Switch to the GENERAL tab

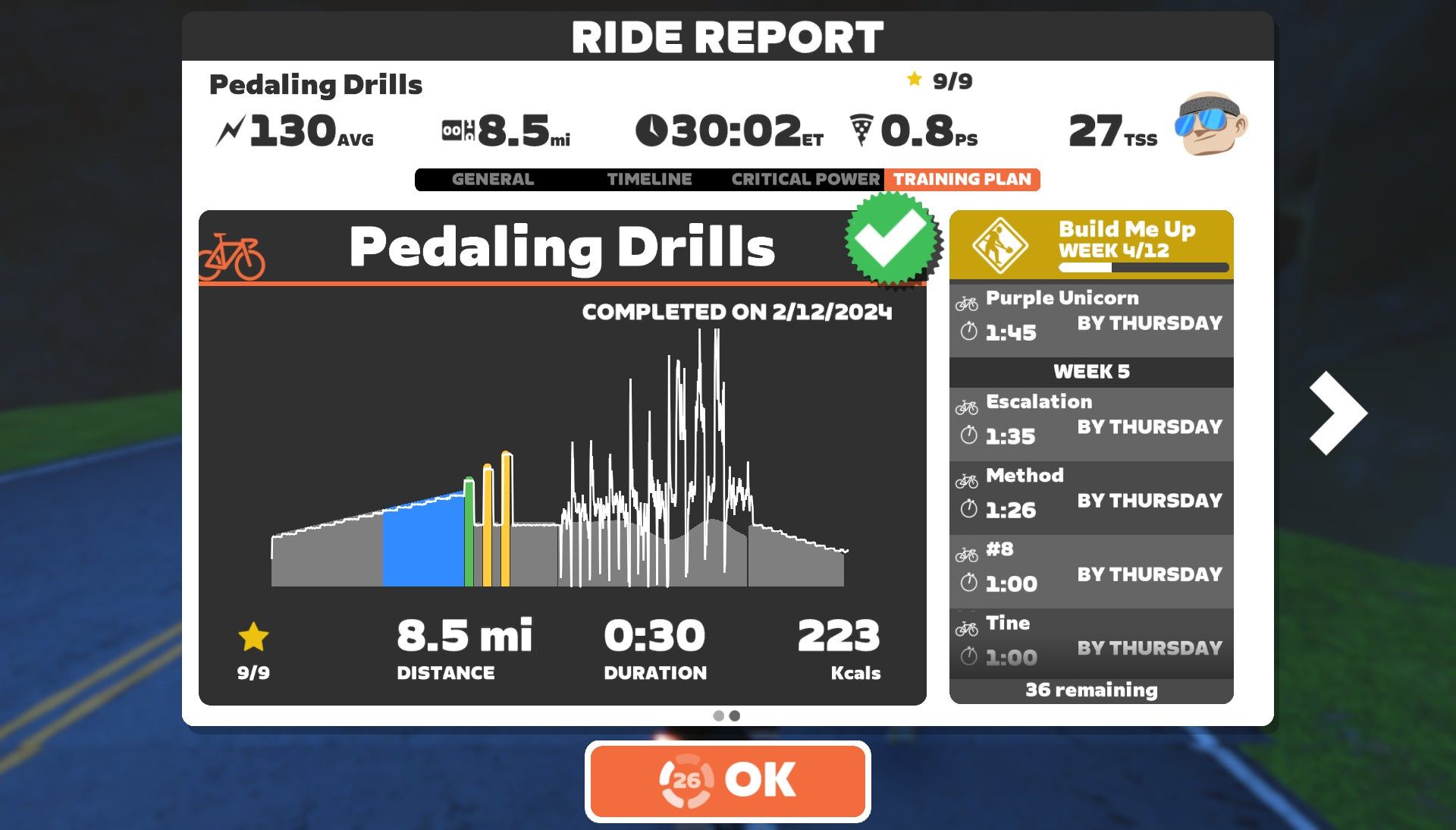tap(492, 179)
